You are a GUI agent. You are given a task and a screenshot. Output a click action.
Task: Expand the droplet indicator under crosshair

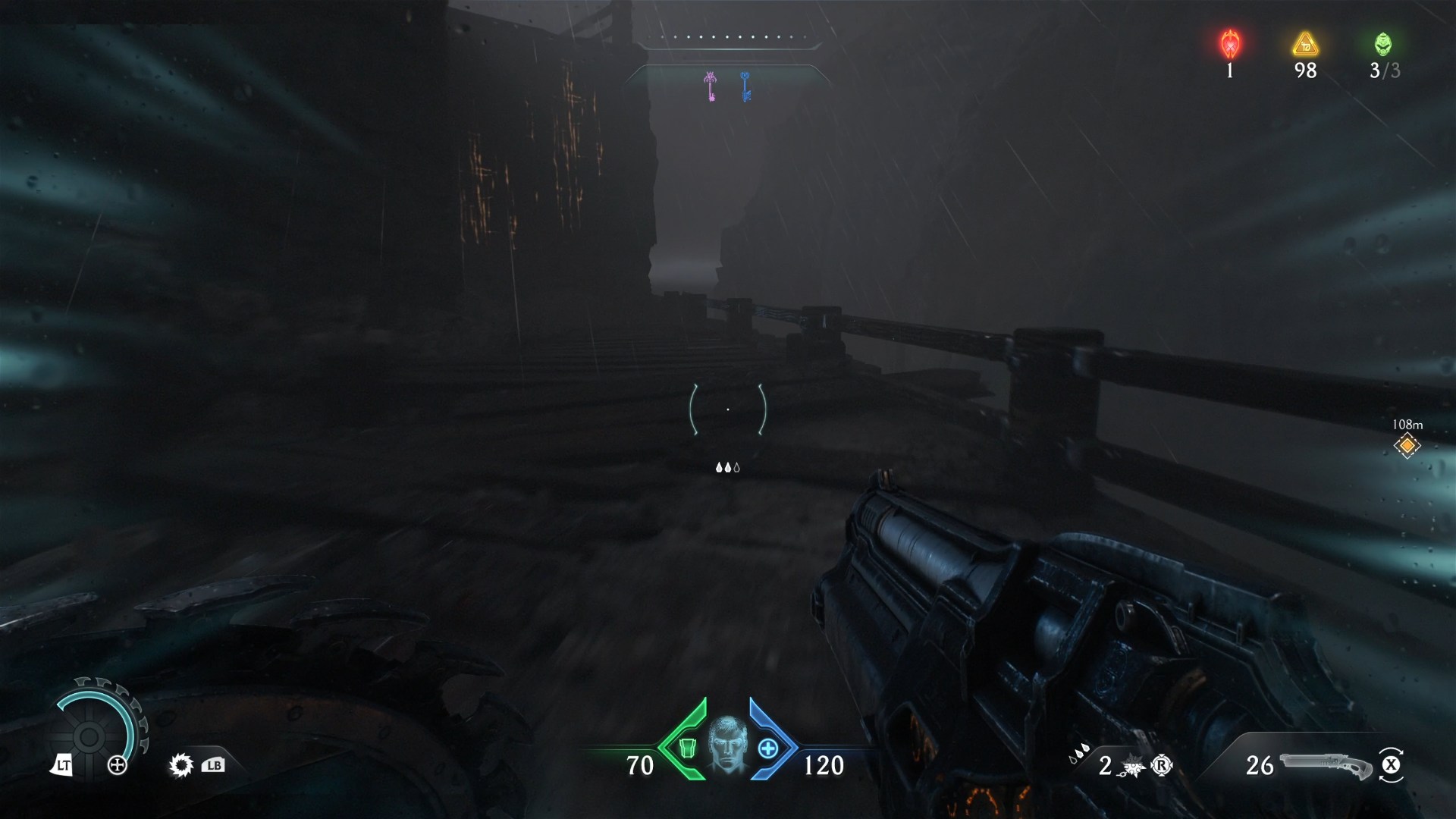point(727,468)
